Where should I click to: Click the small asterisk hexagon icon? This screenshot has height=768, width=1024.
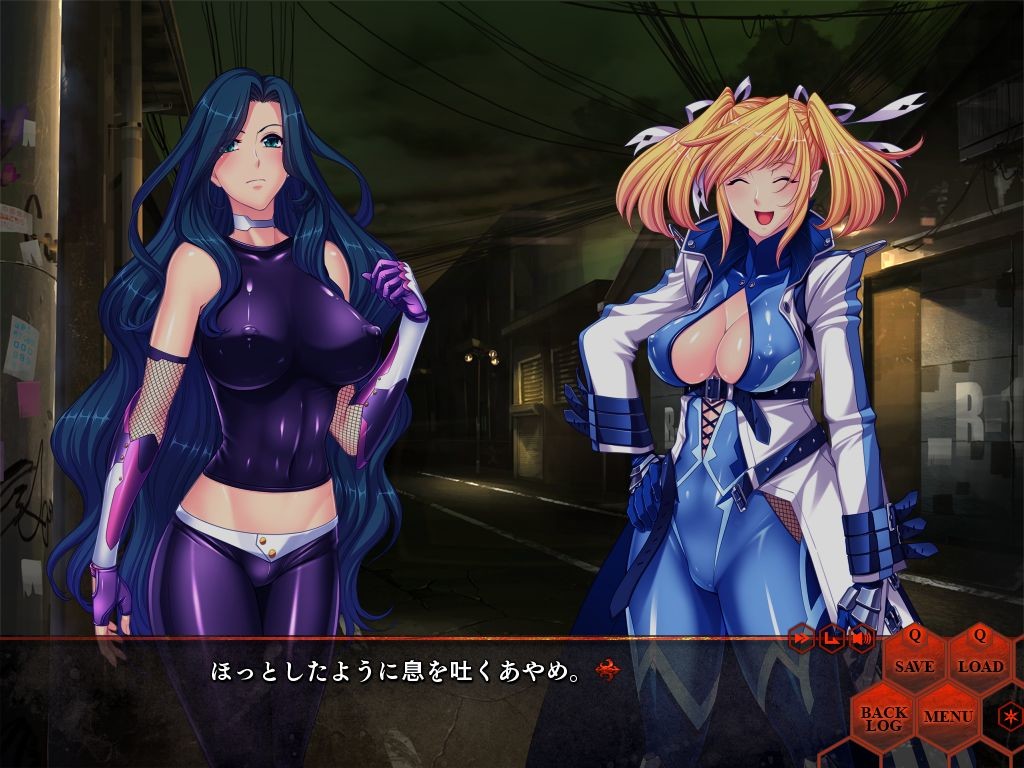click(x=1010, y=716)
